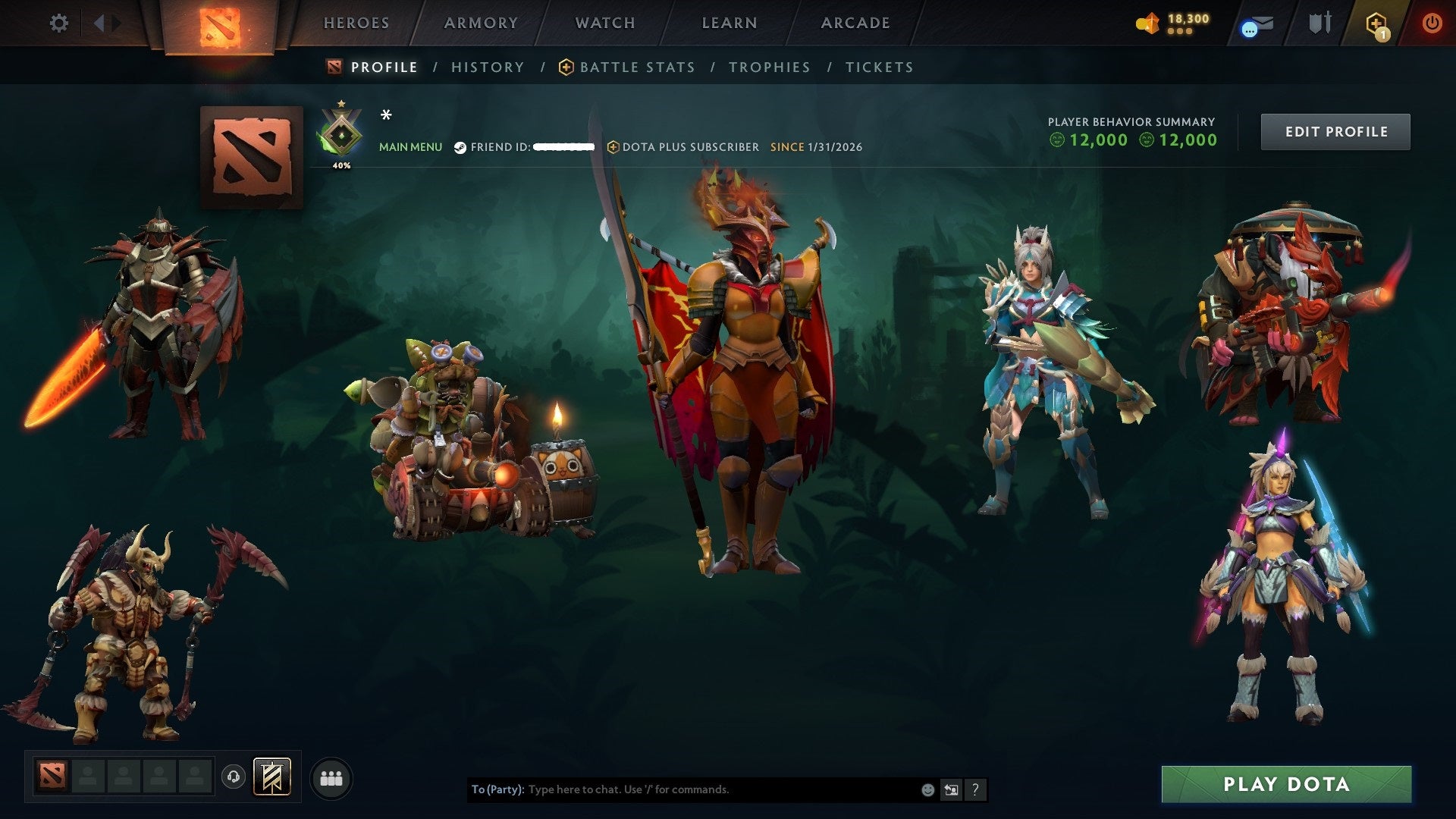
Task: Open the emoticon picker in the chat bar
Action: point(927,789)
